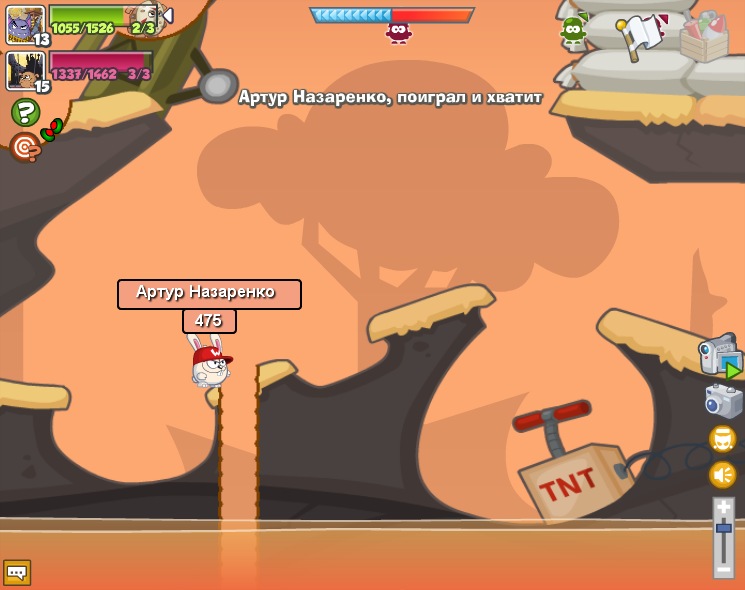This screenshot has width=745, height=590.
Task: Select the level 13 player avatar
Action: (25, 24)
